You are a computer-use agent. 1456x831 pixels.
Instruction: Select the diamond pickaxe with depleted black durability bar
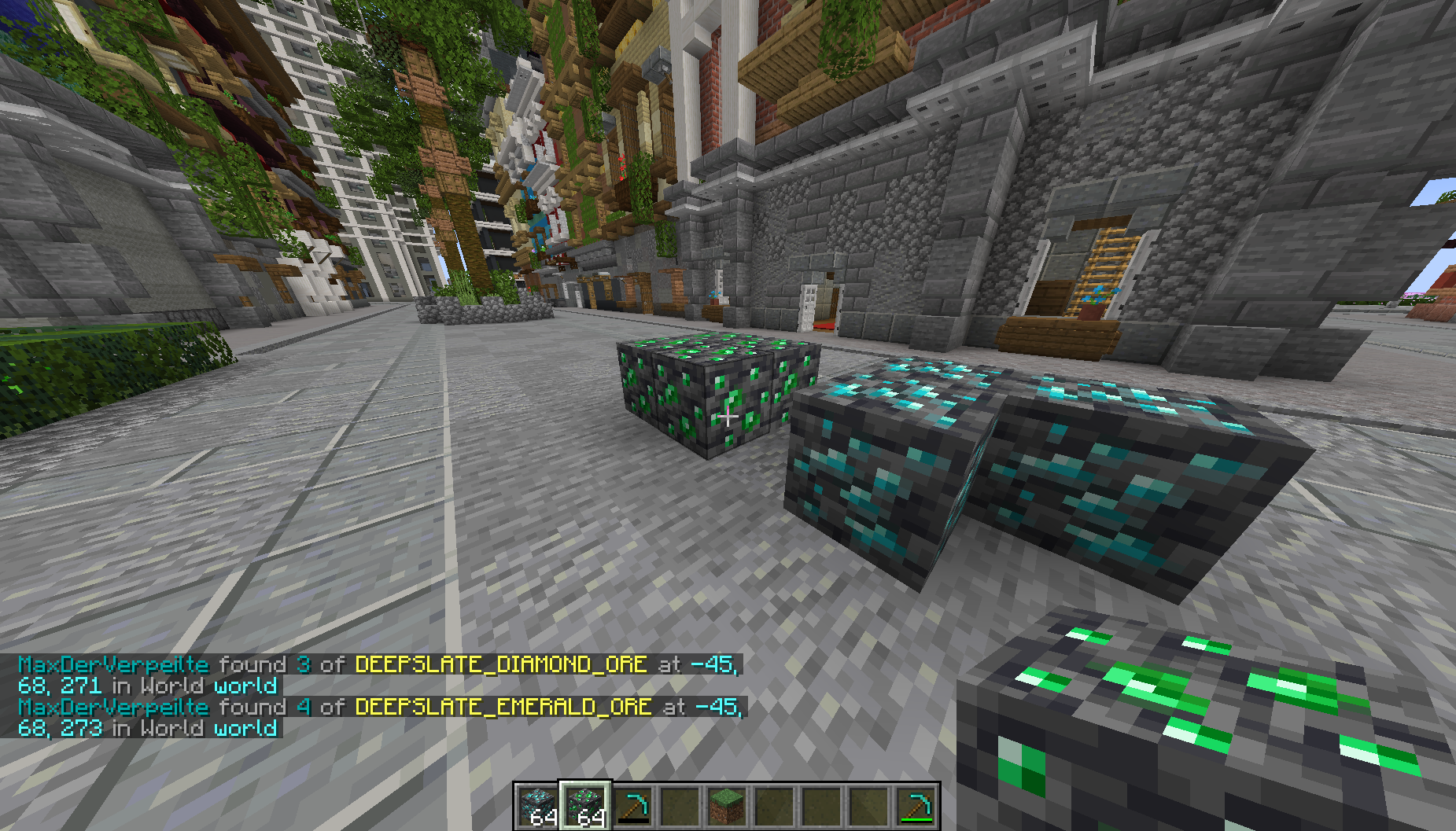[x=632, y=806]
